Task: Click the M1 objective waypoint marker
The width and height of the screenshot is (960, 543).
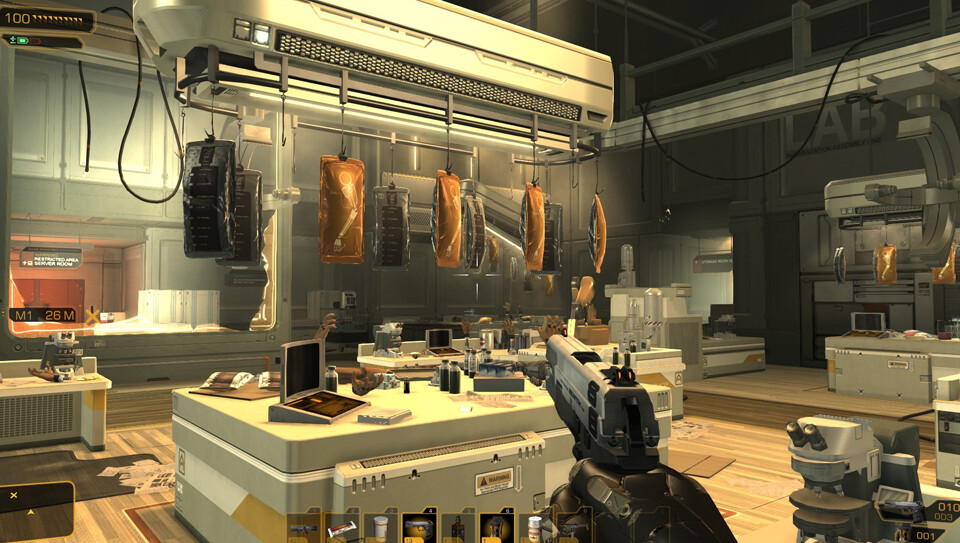Action: 45,316
